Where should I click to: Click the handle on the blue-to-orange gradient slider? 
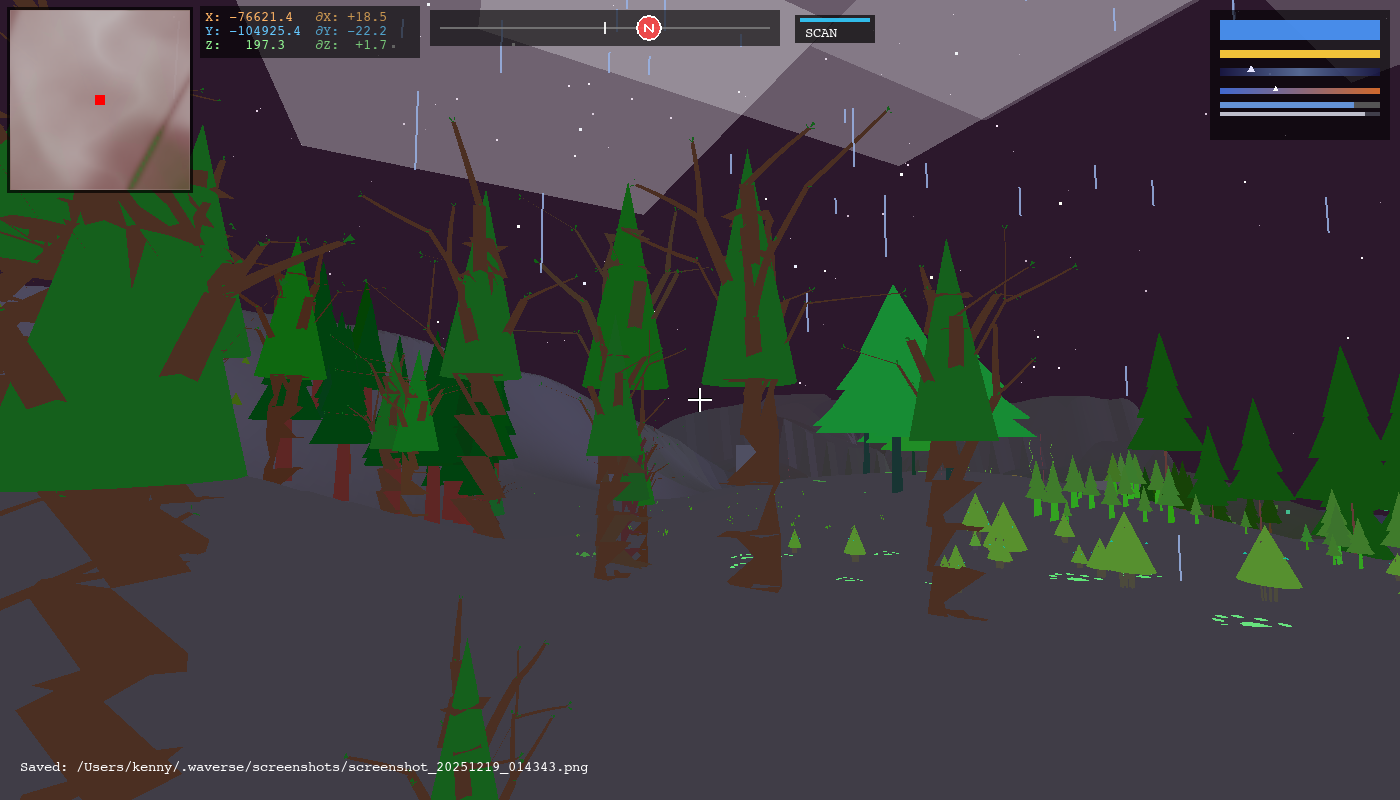point(1276,88)
